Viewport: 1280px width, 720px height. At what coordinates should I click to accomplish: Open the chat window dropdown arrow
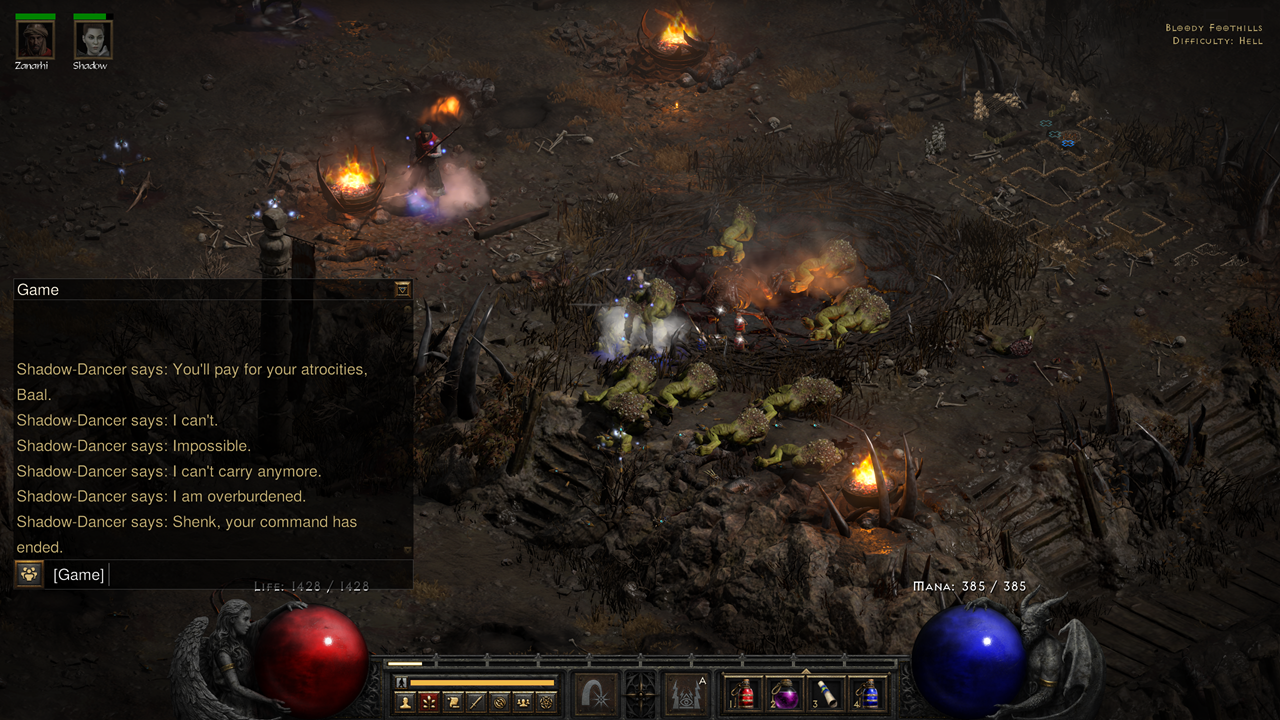coord(402,288)
